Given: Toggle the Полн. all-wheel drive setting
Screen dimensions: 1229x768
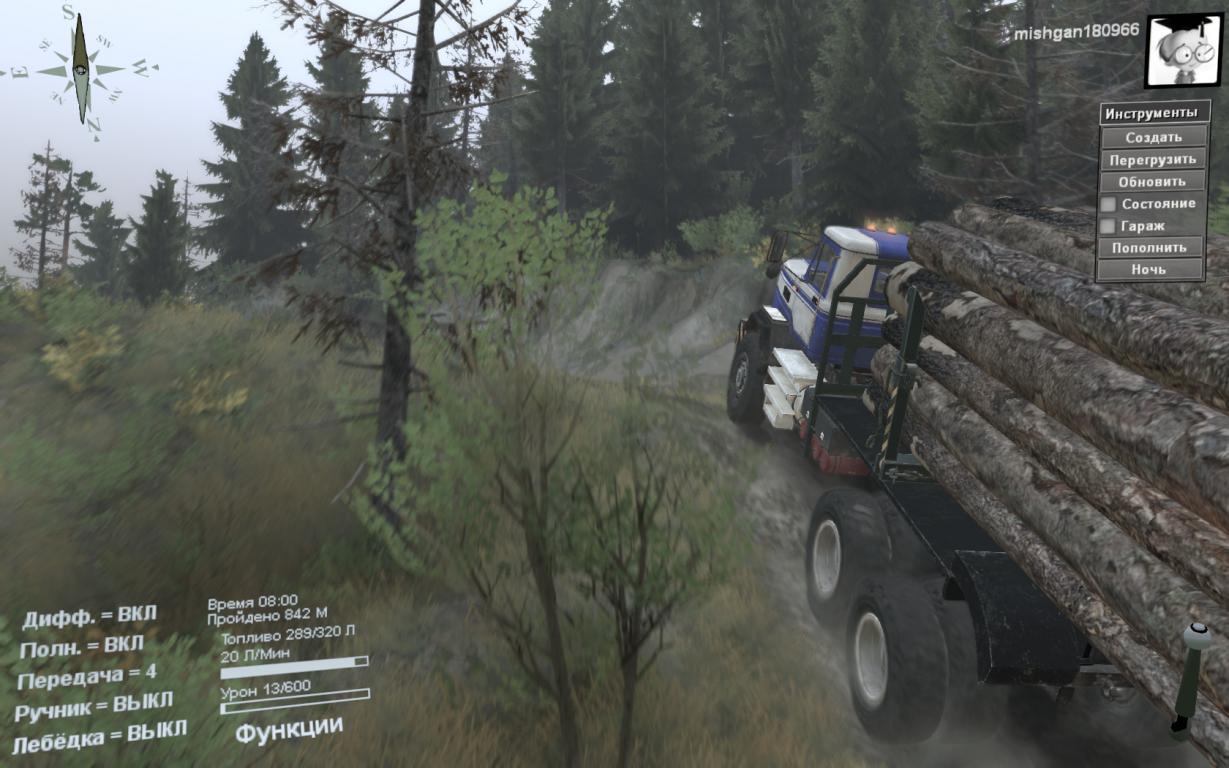Looking at the screenshot, I should coord(81,645).
